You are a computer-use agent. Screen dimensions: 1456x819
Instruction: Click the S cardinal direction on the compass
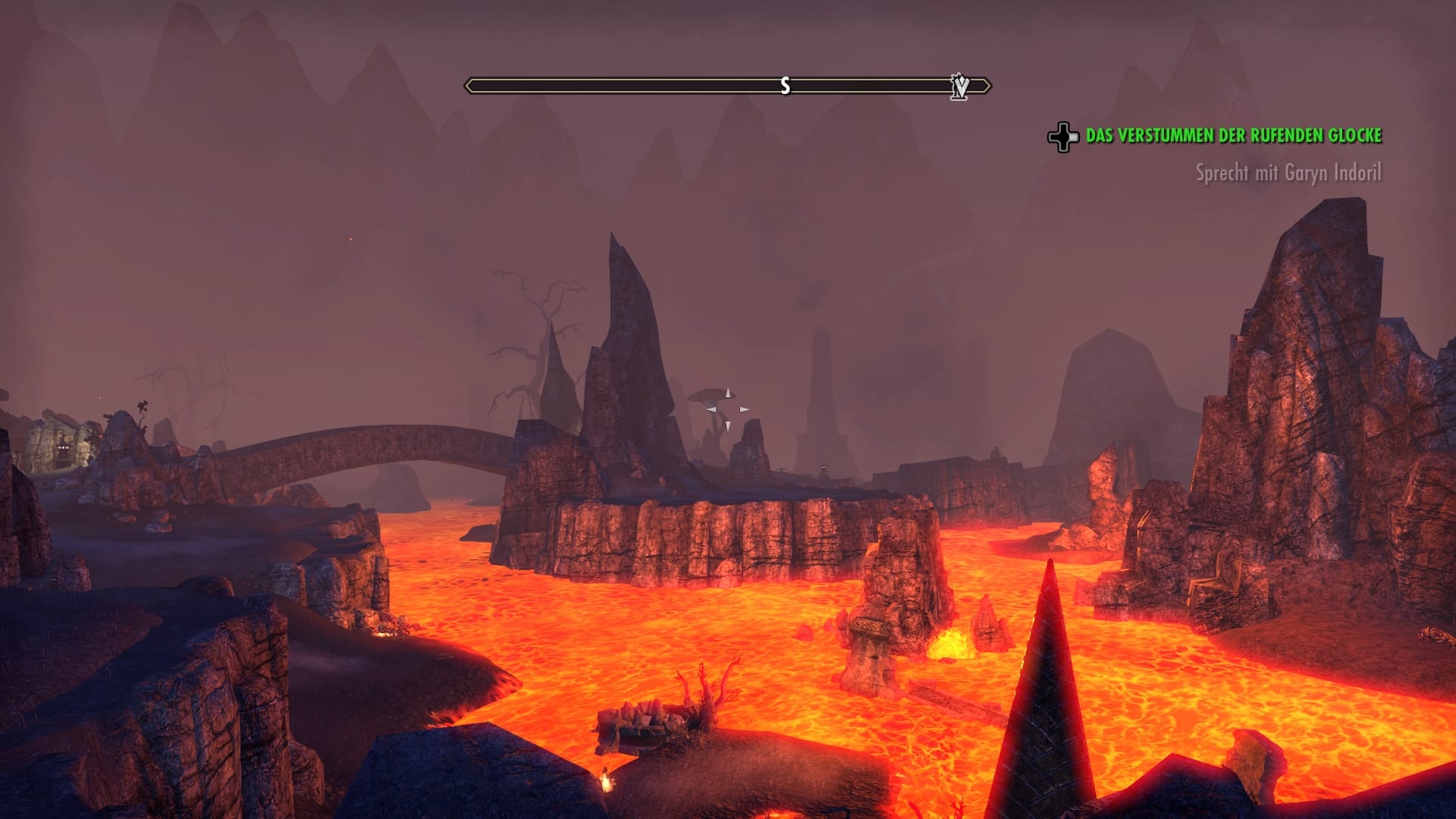coord(785,86)
